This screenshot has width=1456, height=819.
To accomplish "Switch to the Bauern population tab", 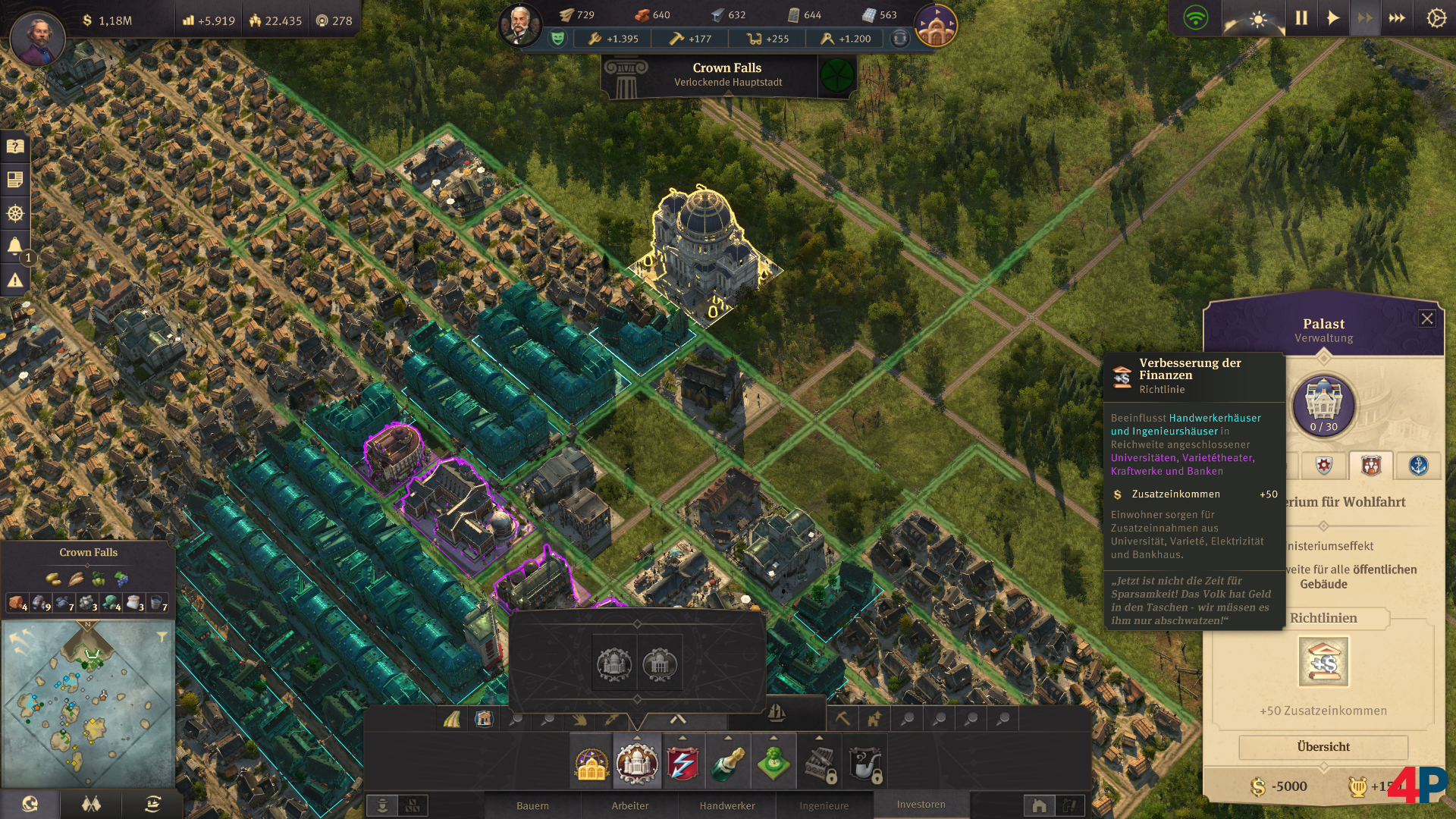I will [x=532, y=805].
